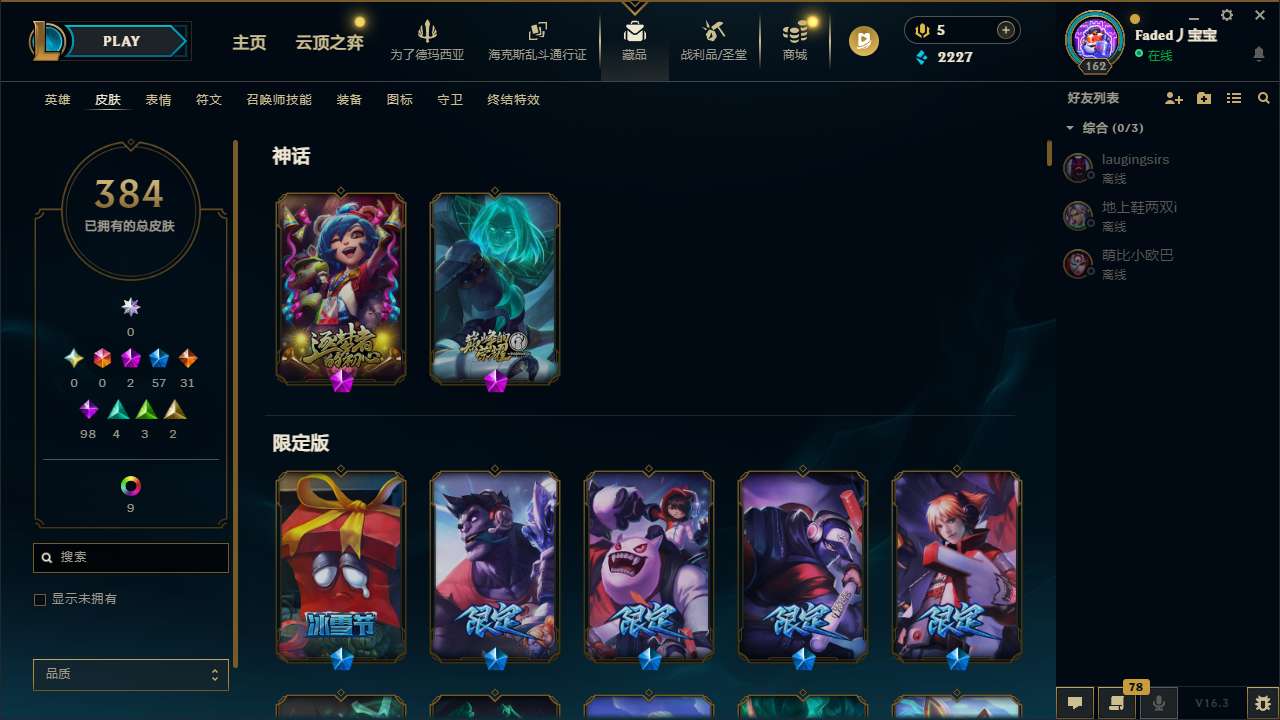Viewport: 1280px width, 720px height.
Task: Click the 搜索 search input field
Action: (130, 557)
